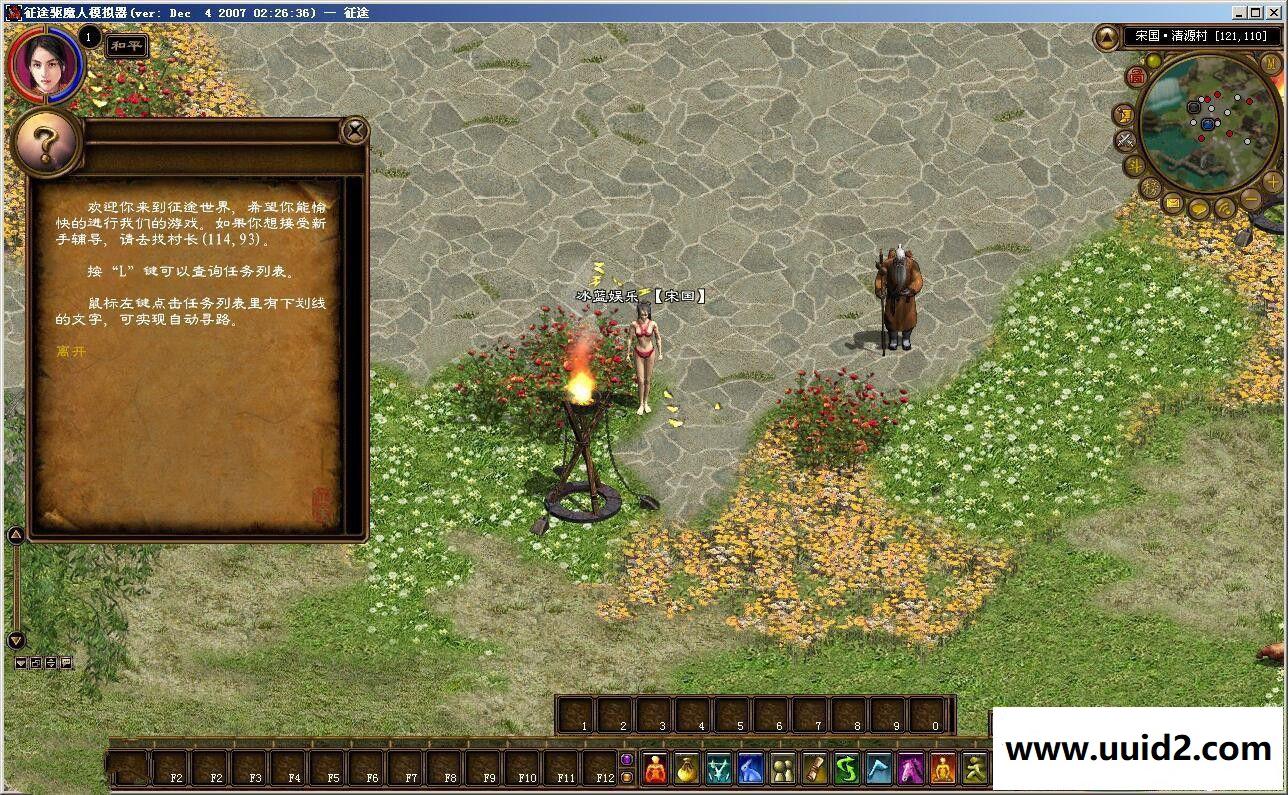Click the circular minimap
The width and height of the screenshot is (1288, 795).
[x=1208, y=123]
